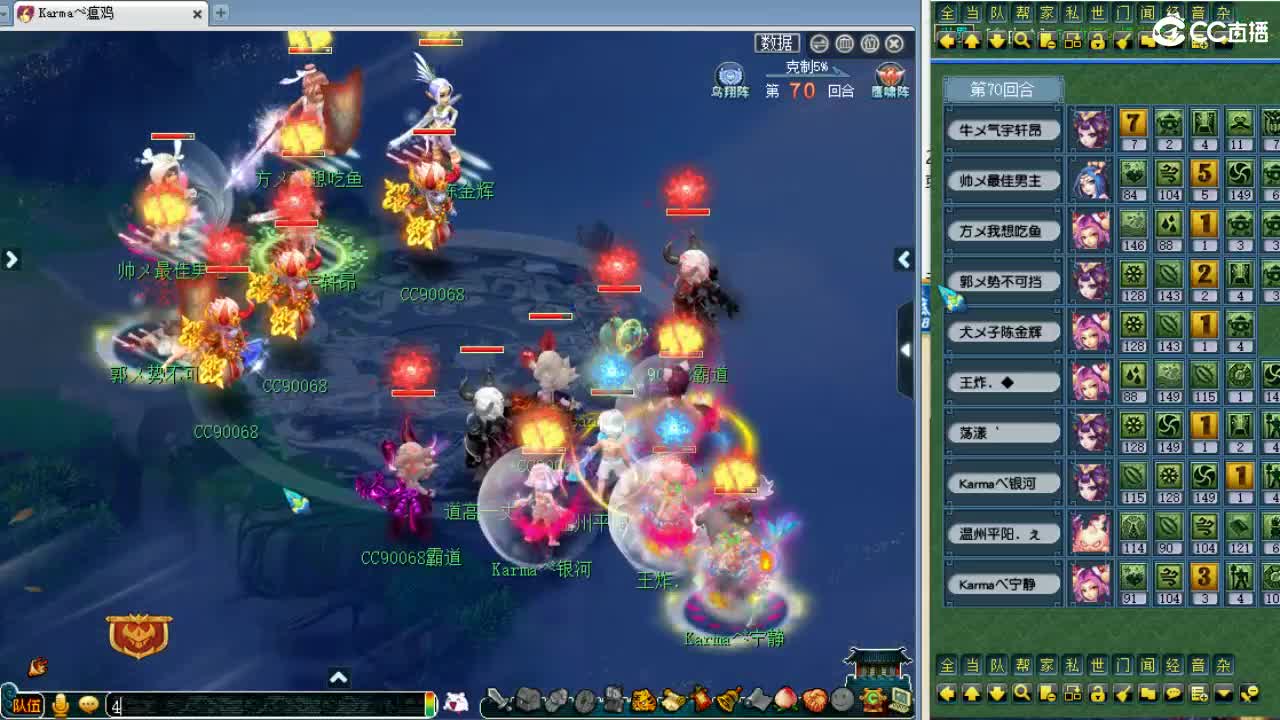
Task: Toggle the chat lock icon
Action: pos(1098,693)
